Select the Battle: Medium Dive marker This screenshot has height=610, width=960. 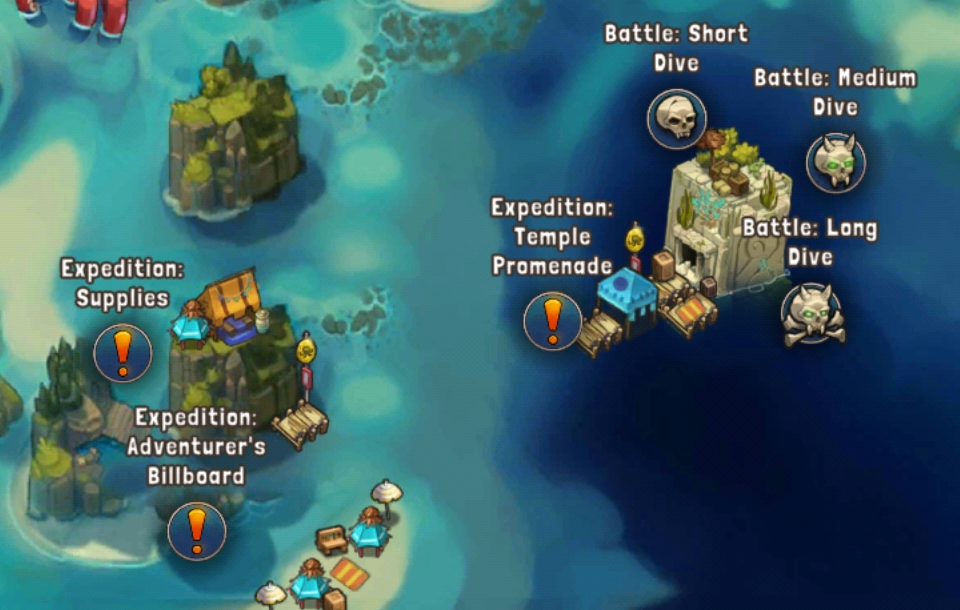coord(835,162)
